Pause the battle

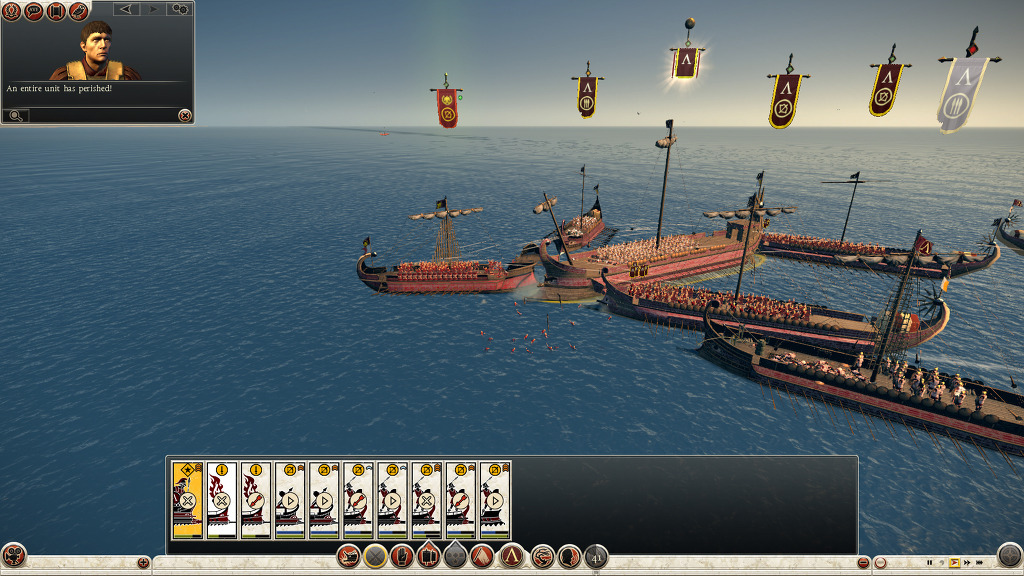pos(929,563)
